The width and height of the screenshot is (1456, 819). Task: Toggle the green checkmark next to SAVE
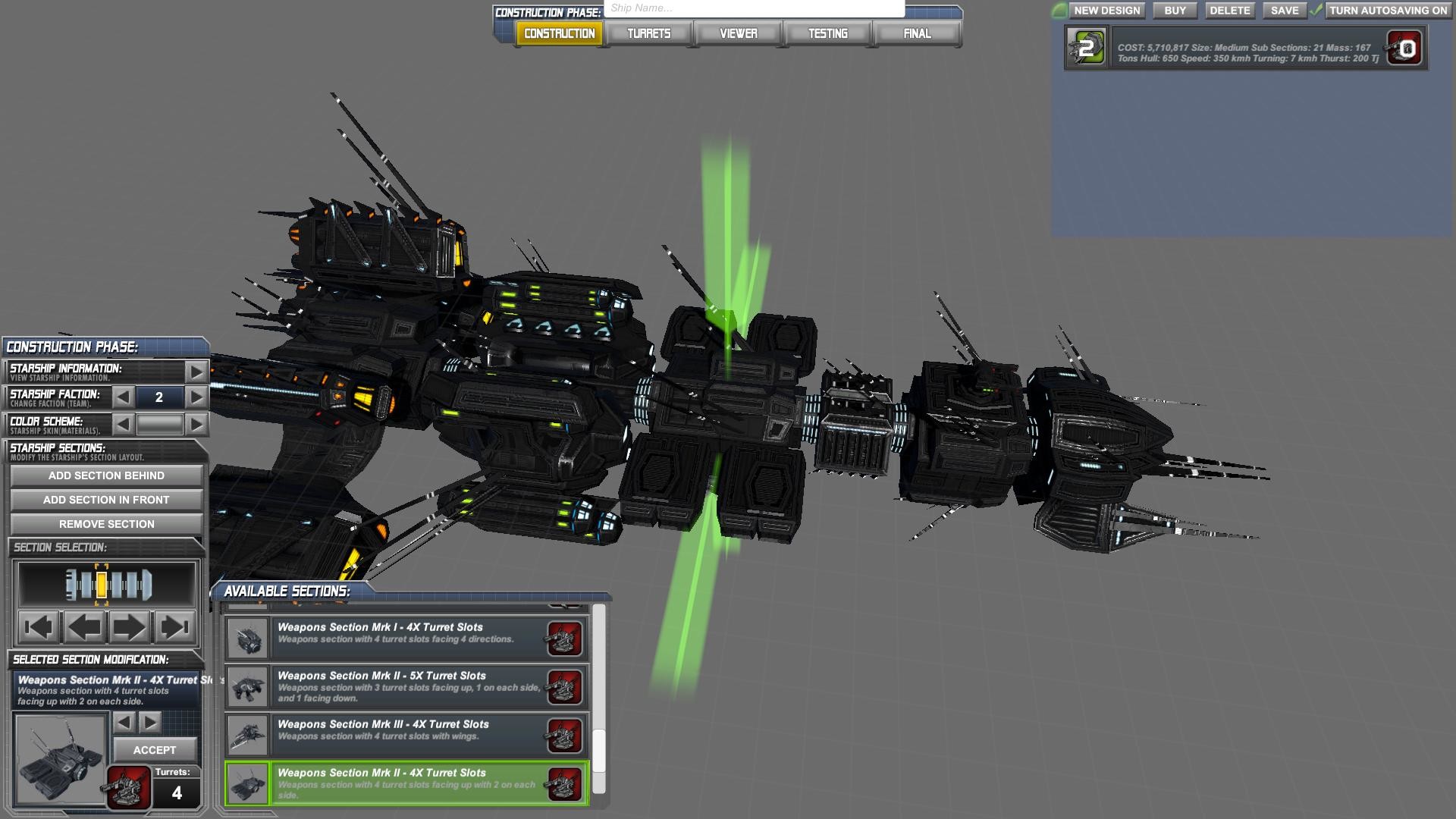pyautogui.click(x=1315, y=11)
